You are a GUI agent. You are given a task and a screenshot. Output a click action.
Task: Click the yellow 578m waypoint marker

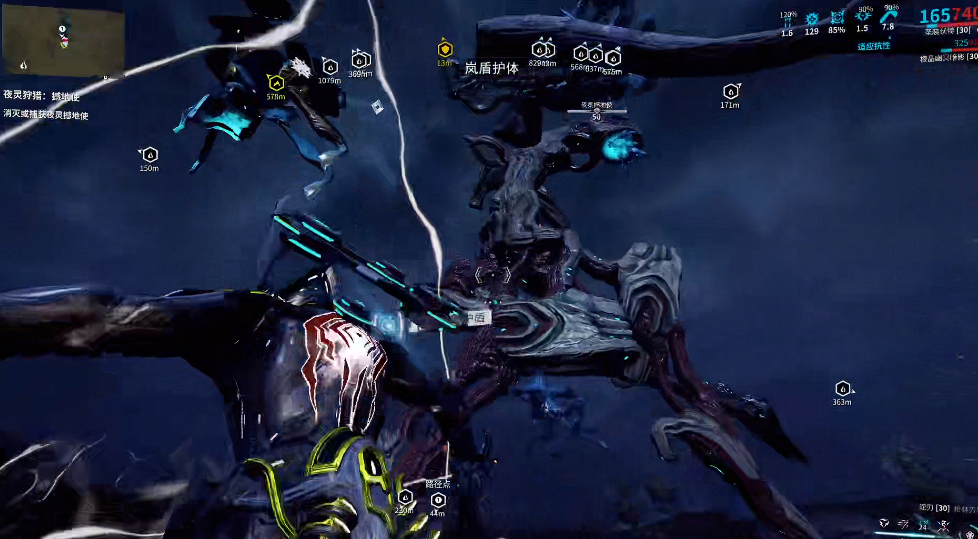[x=275, y=83]
